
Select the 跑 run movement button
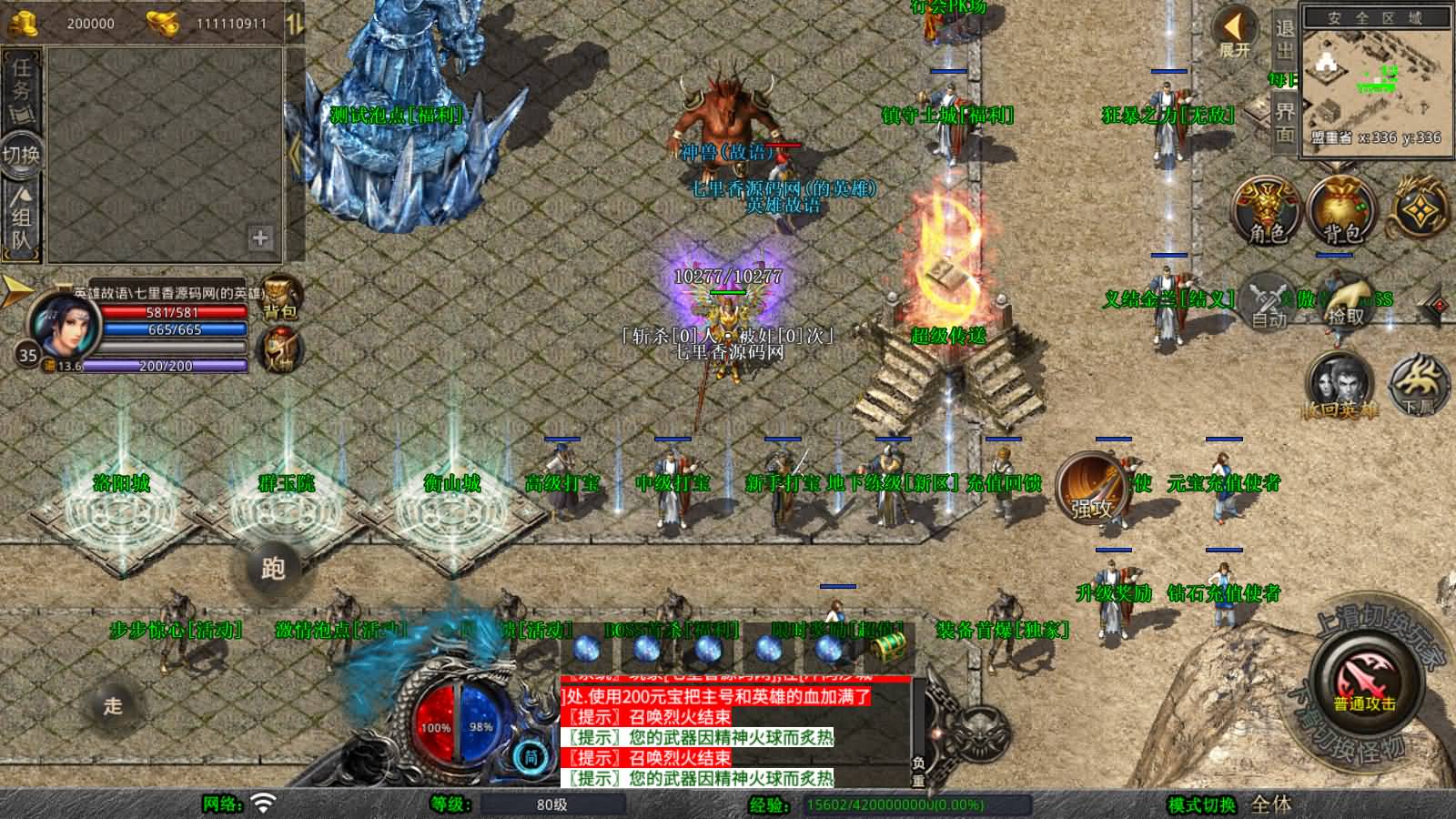273,568
